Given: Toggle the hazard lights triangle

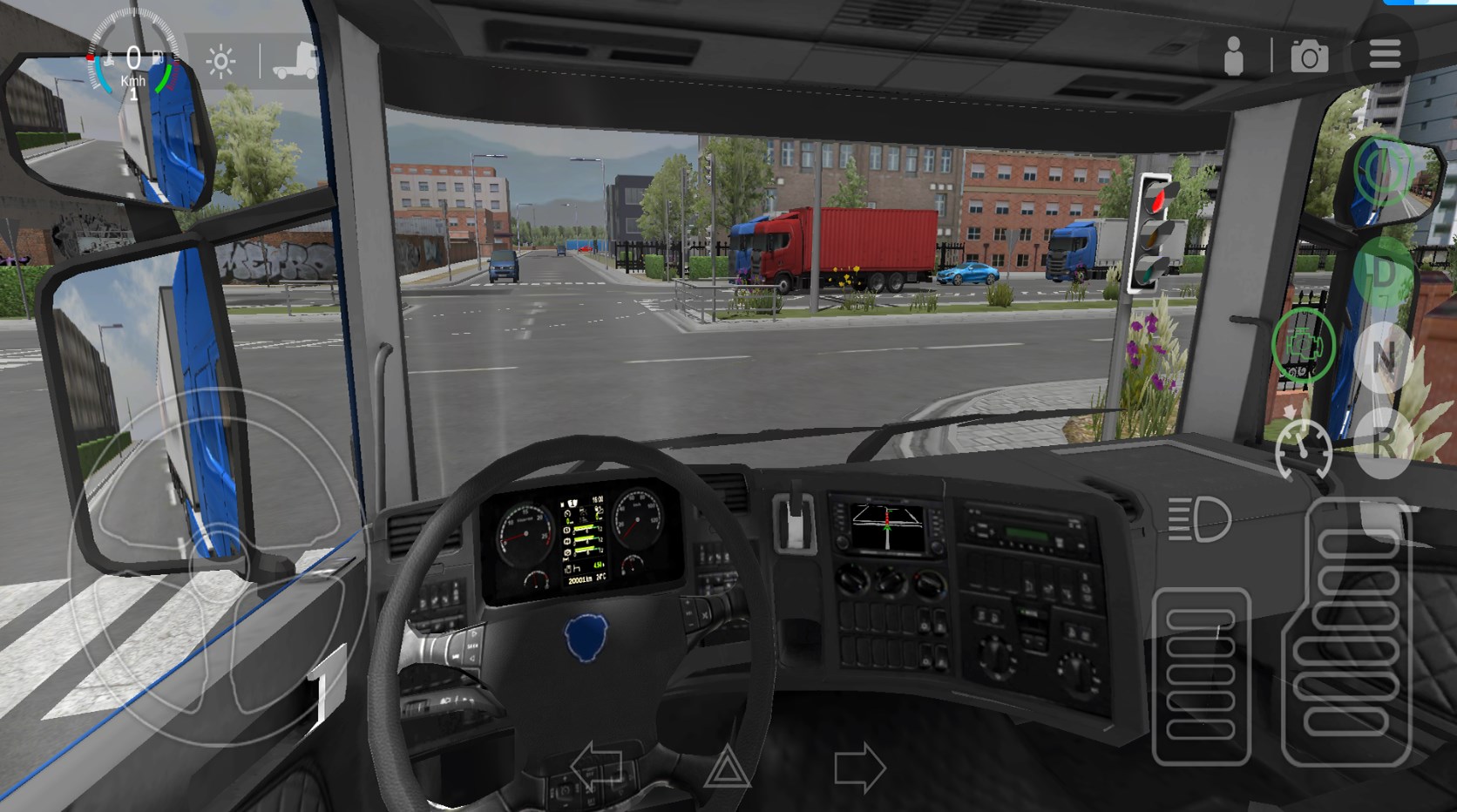Looking at the screenshot, I should pos(727,768).
